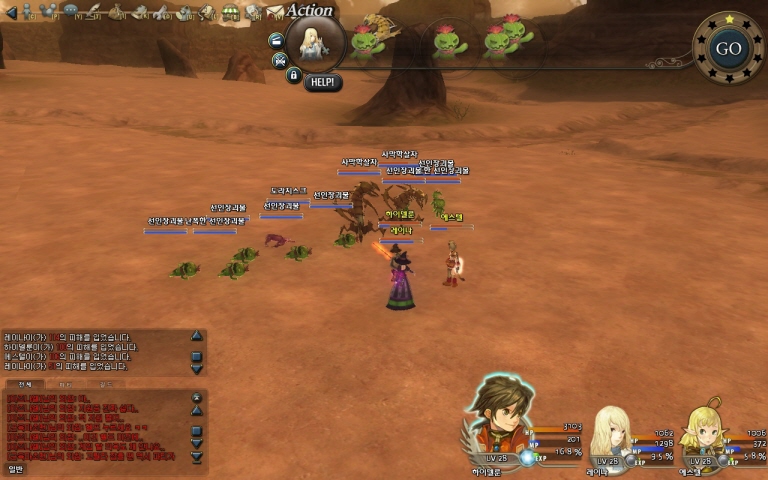Click the 일반 chat channel button
The width and height of the screenshot is (768, 480).
pyautogui.click(x=15, y=467)
